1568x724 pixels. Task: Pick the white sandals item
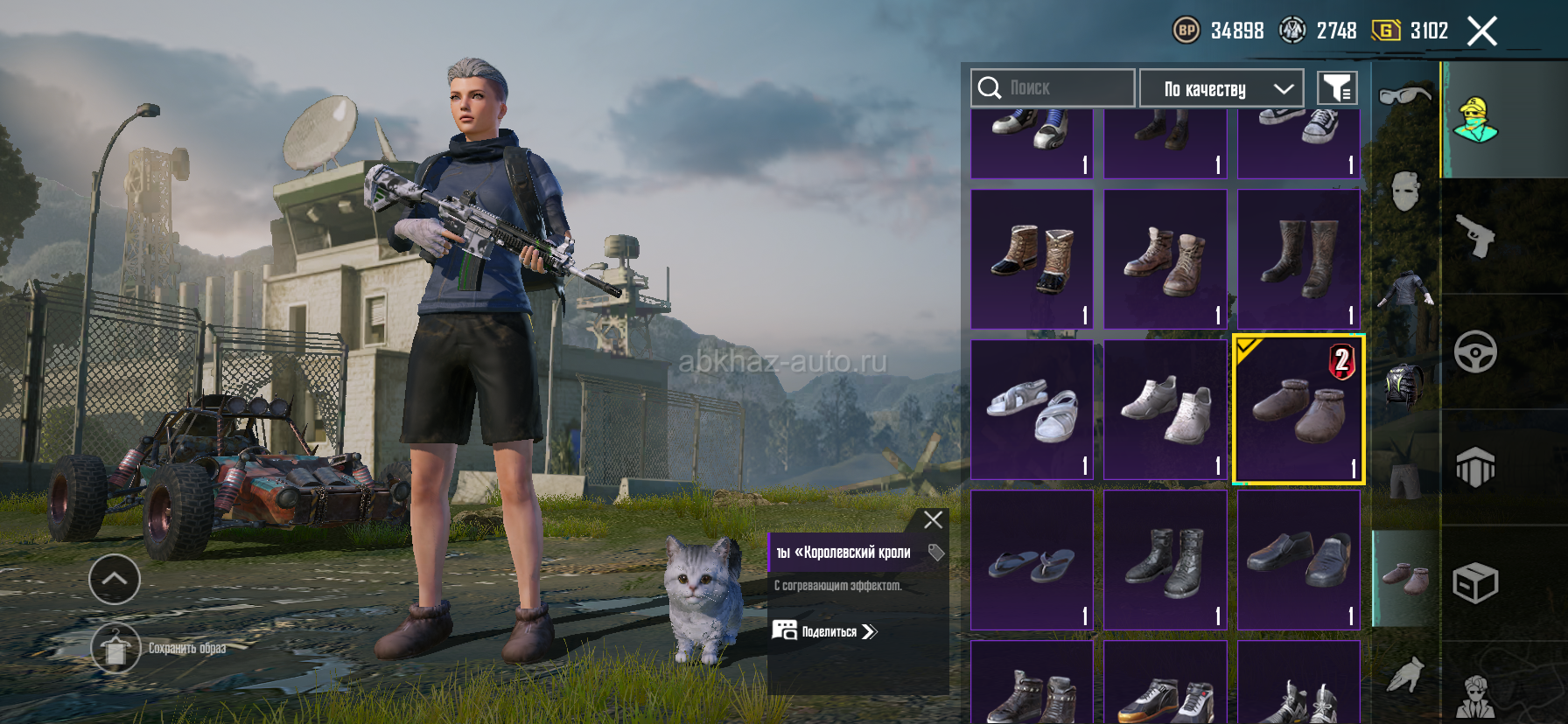[1032, 409]
